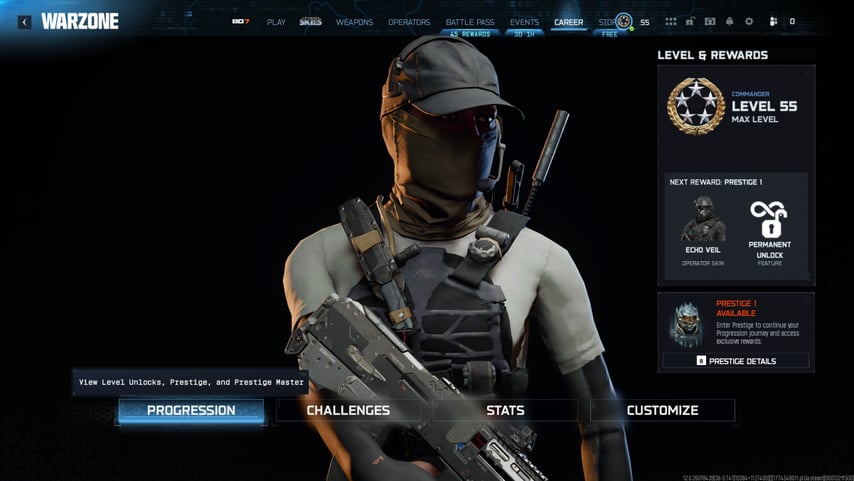Viewport: 854px width, 481px height.
Task: View the Stats section
Action: [505, 410]
